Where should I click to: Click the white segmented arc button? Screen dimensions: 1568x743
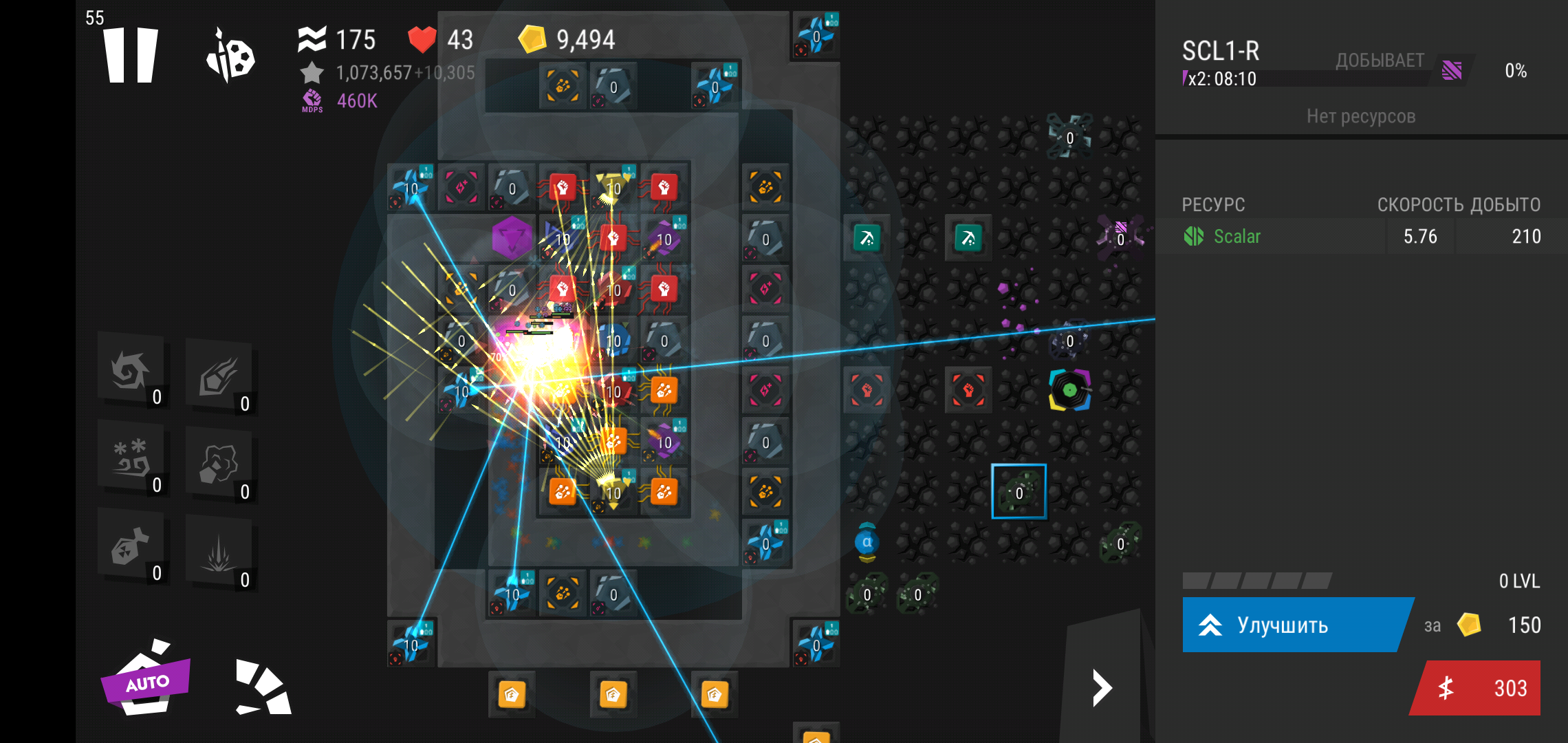tap(264, 687)
